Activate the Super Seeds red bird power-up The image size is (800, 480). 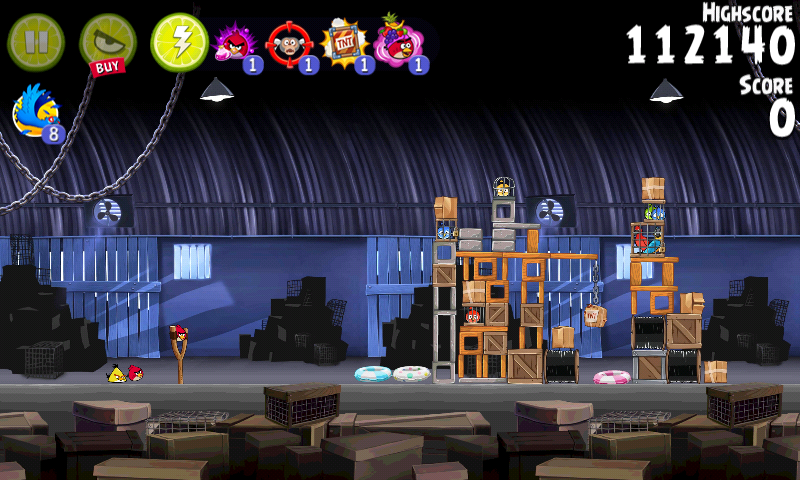coord(236,43)
